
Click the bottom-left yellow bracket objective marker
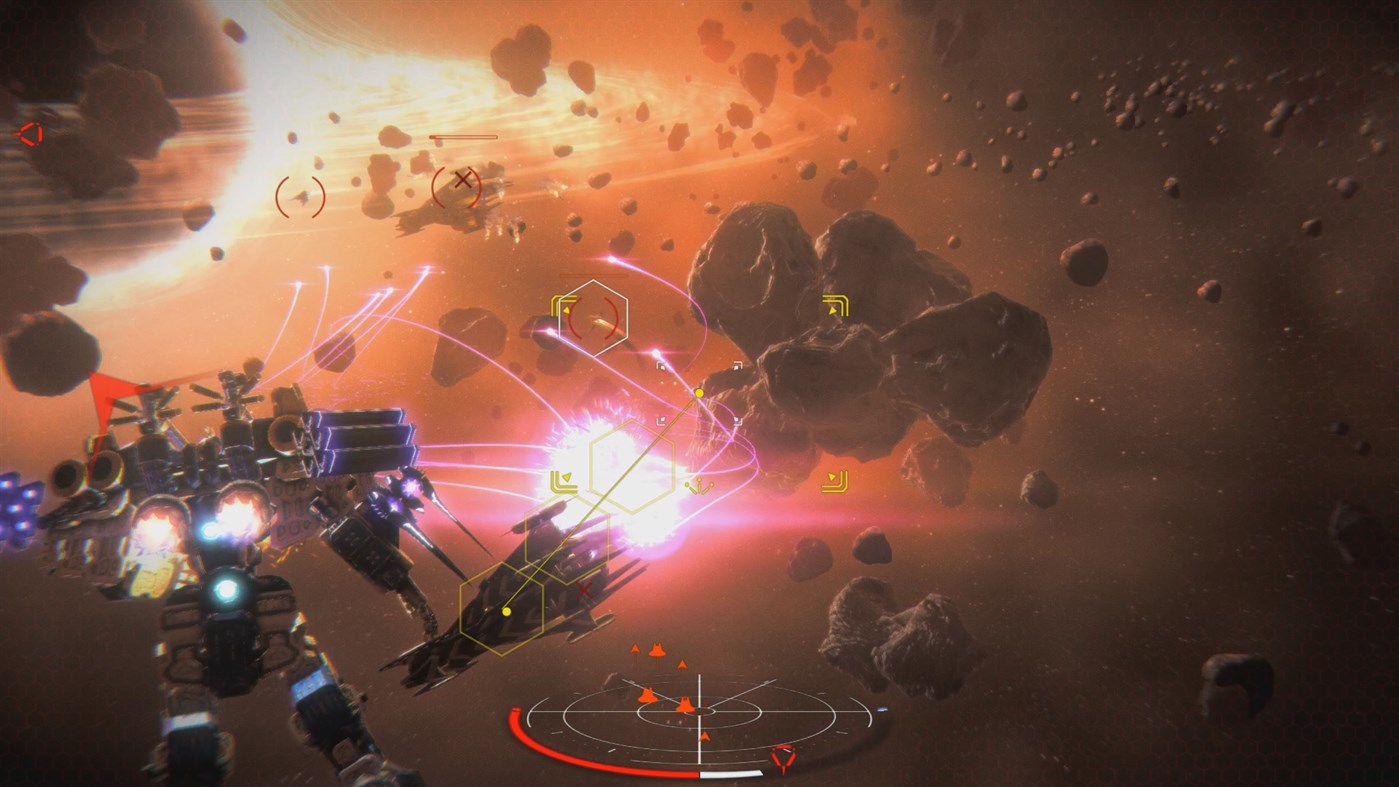[x=562, y=481]
